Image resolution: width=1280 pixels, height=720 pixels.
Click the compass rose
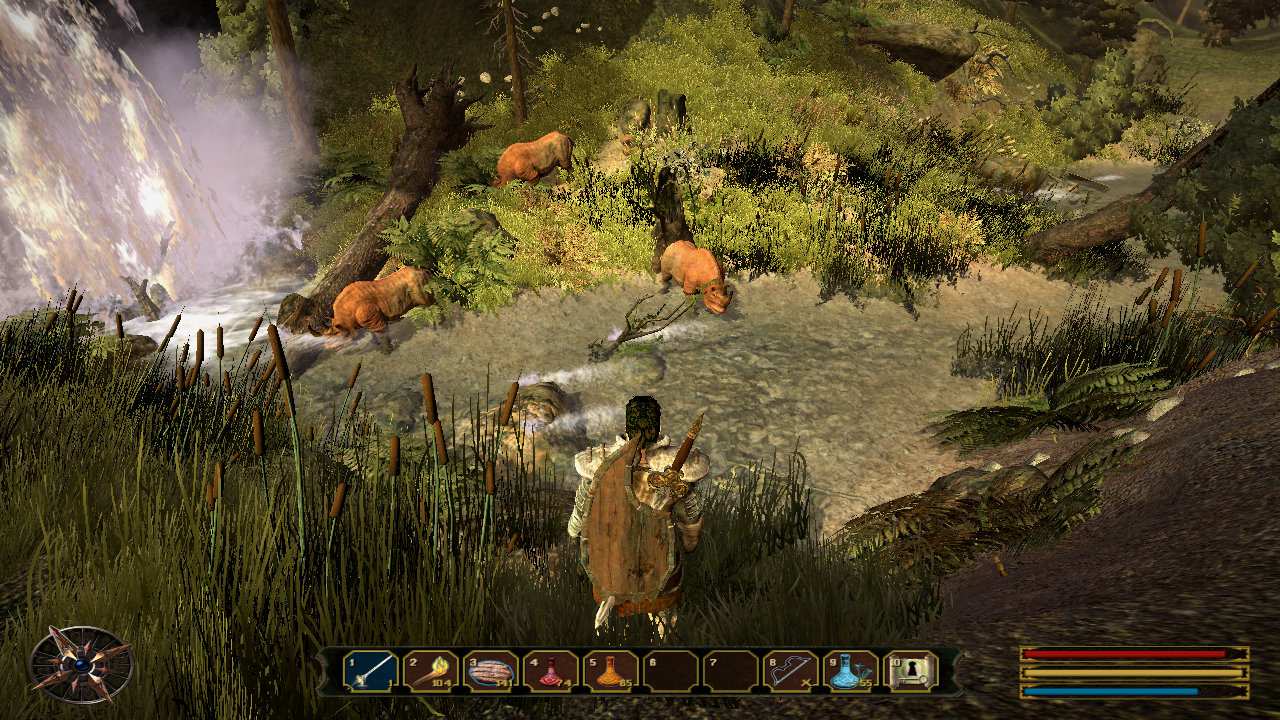click(x=80, y=664)
